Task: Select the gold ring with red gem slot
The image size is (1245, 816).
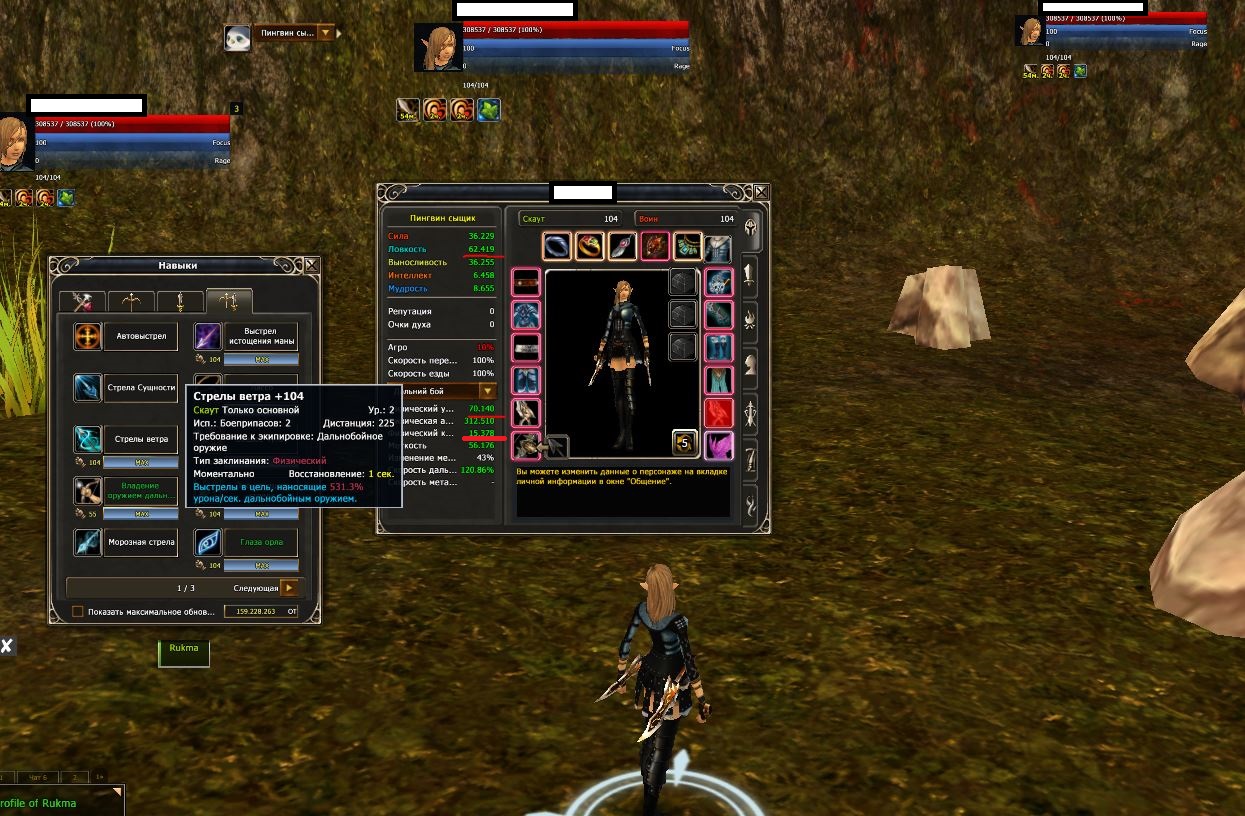Action: pyautogui.click(x=591, y=246)
